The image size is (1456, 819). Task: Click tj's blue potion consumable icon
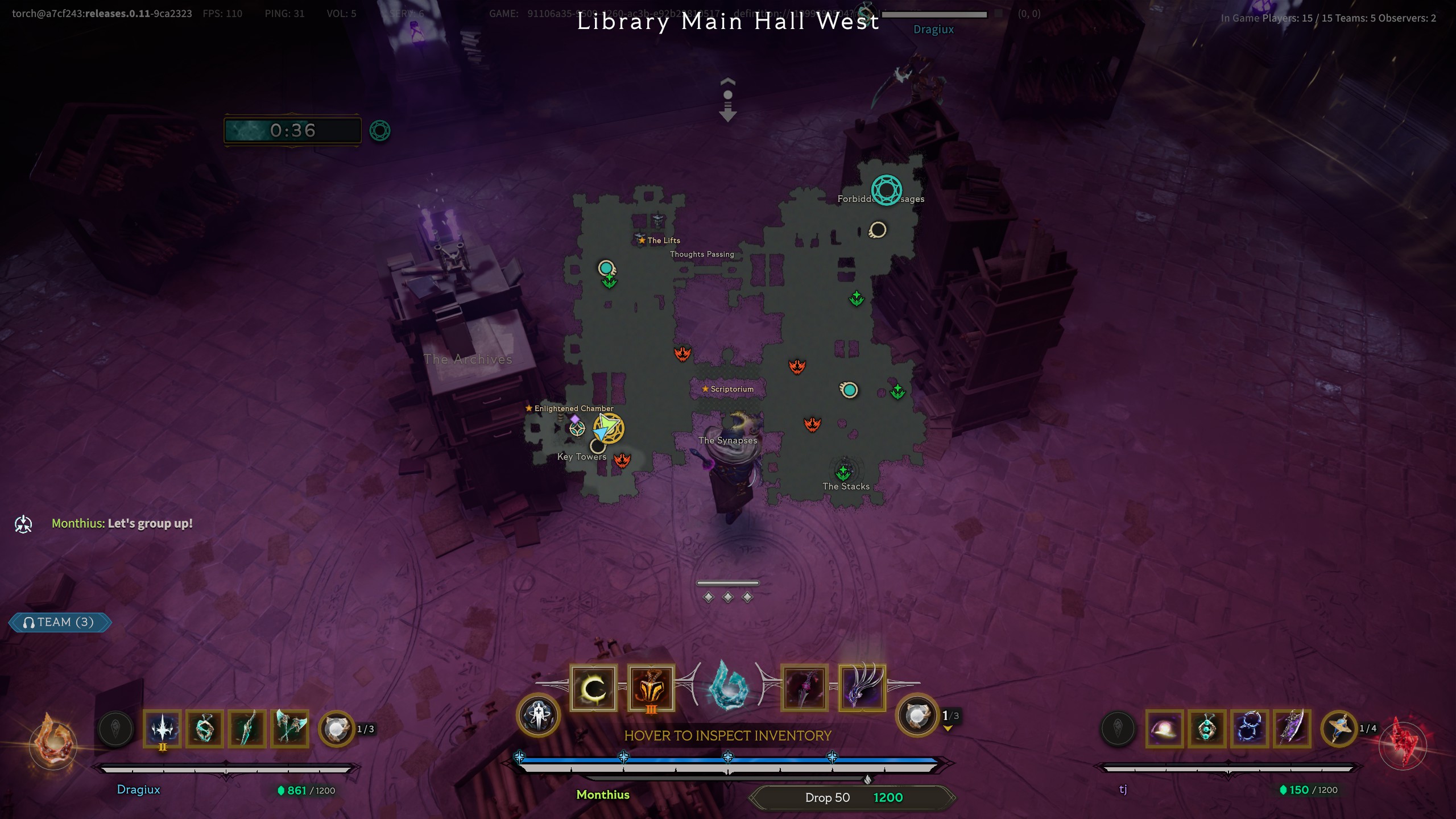[1339, 729]
